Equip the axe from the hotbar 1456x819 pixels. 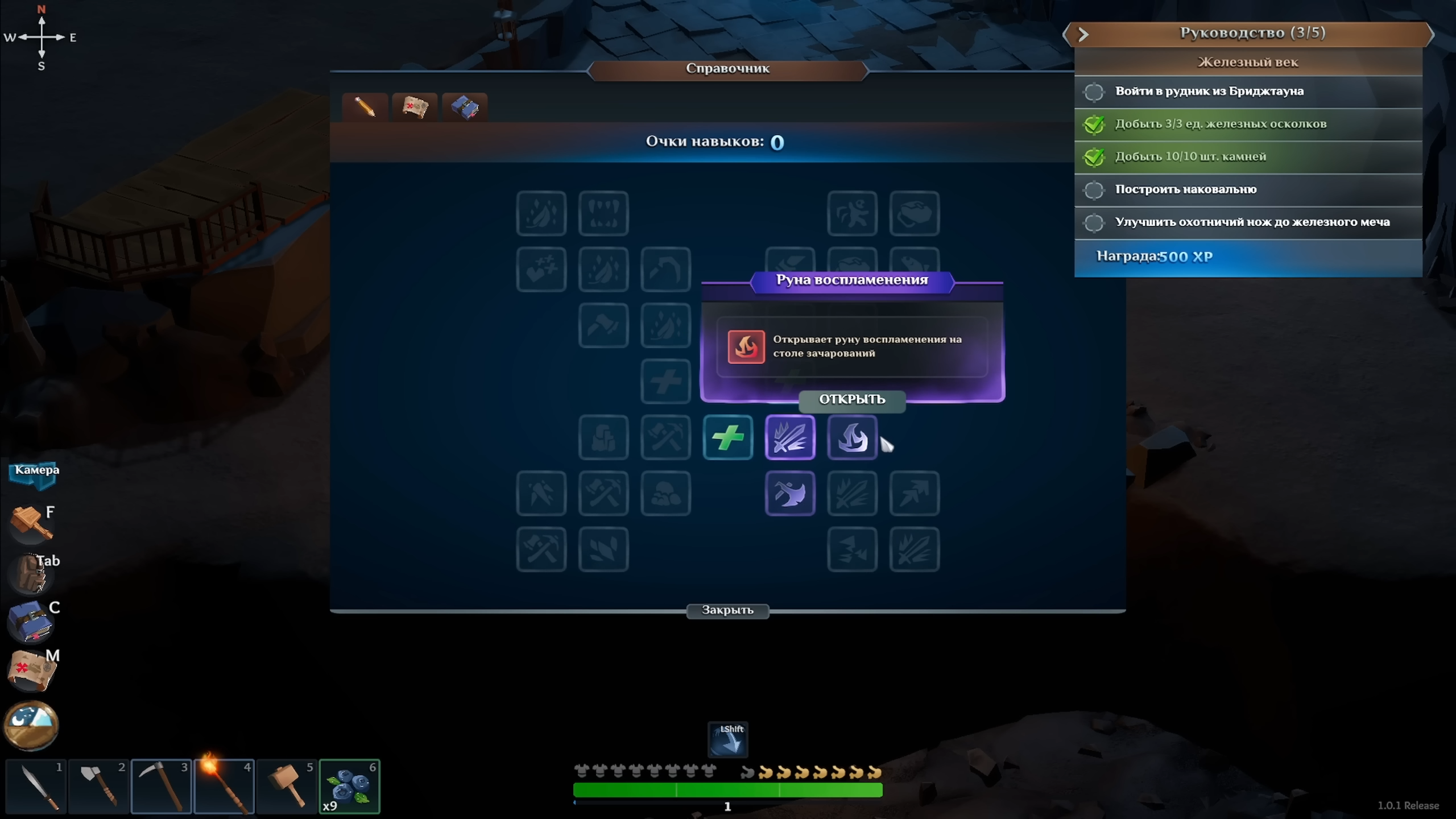[x=99, y=787]
